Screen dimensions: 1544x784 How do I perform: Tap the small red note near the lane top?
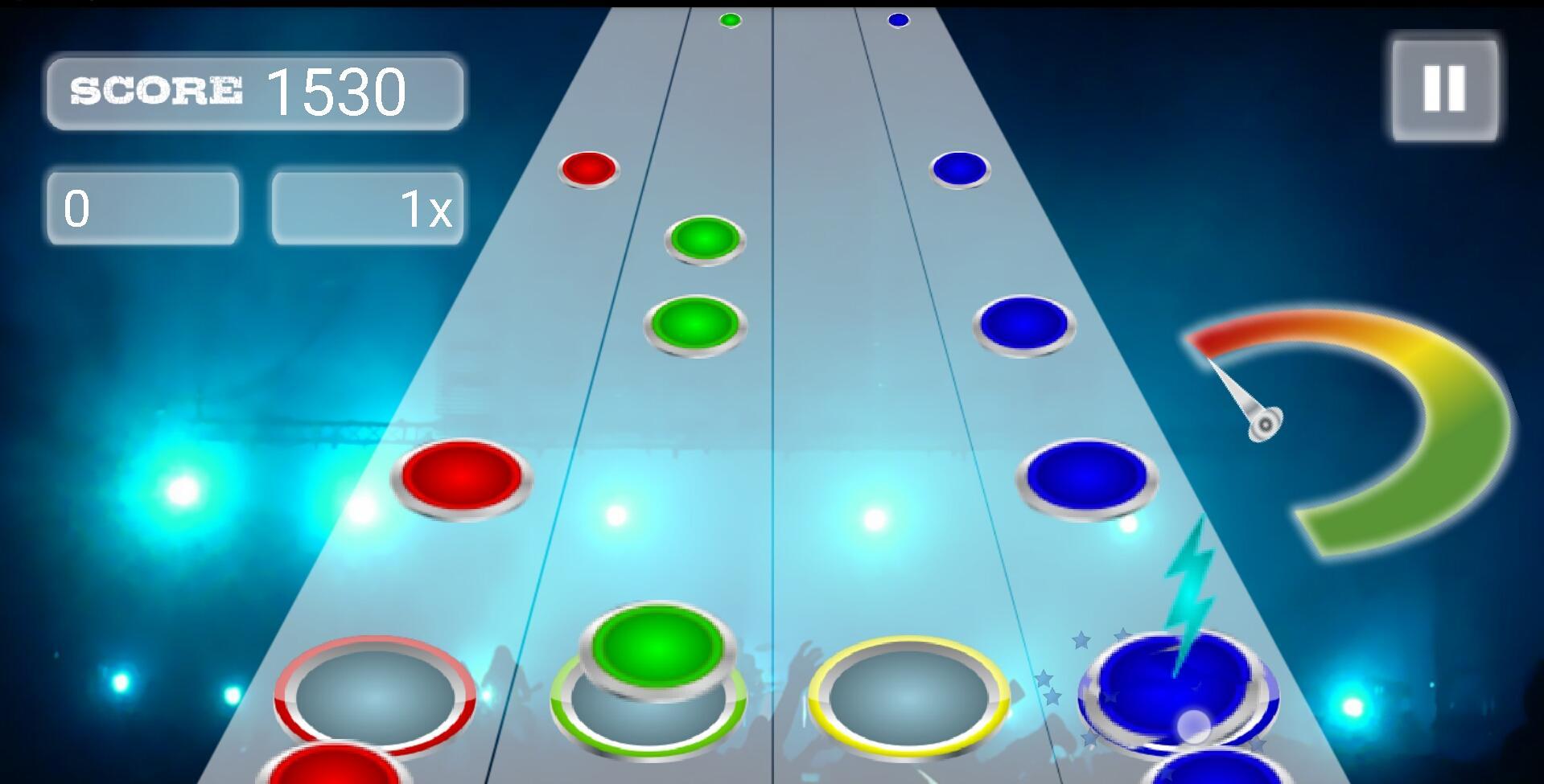coord(590,170)
